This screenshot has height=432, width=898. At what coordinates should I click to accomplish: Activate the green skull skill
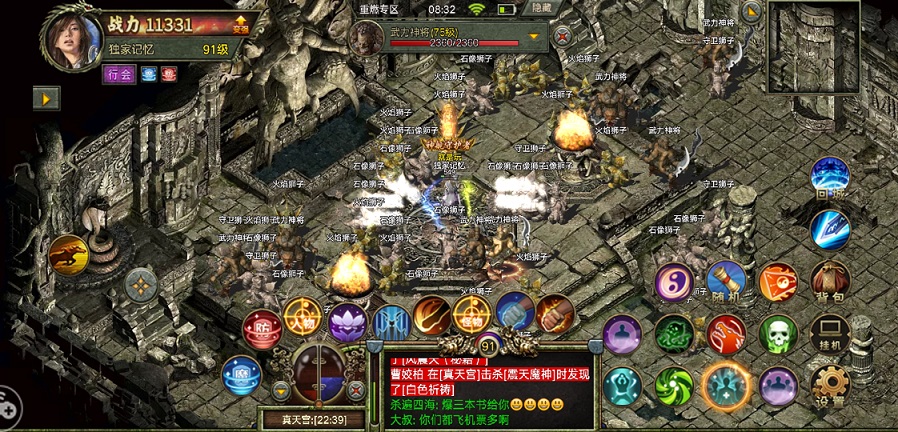(x=777, y=335)
